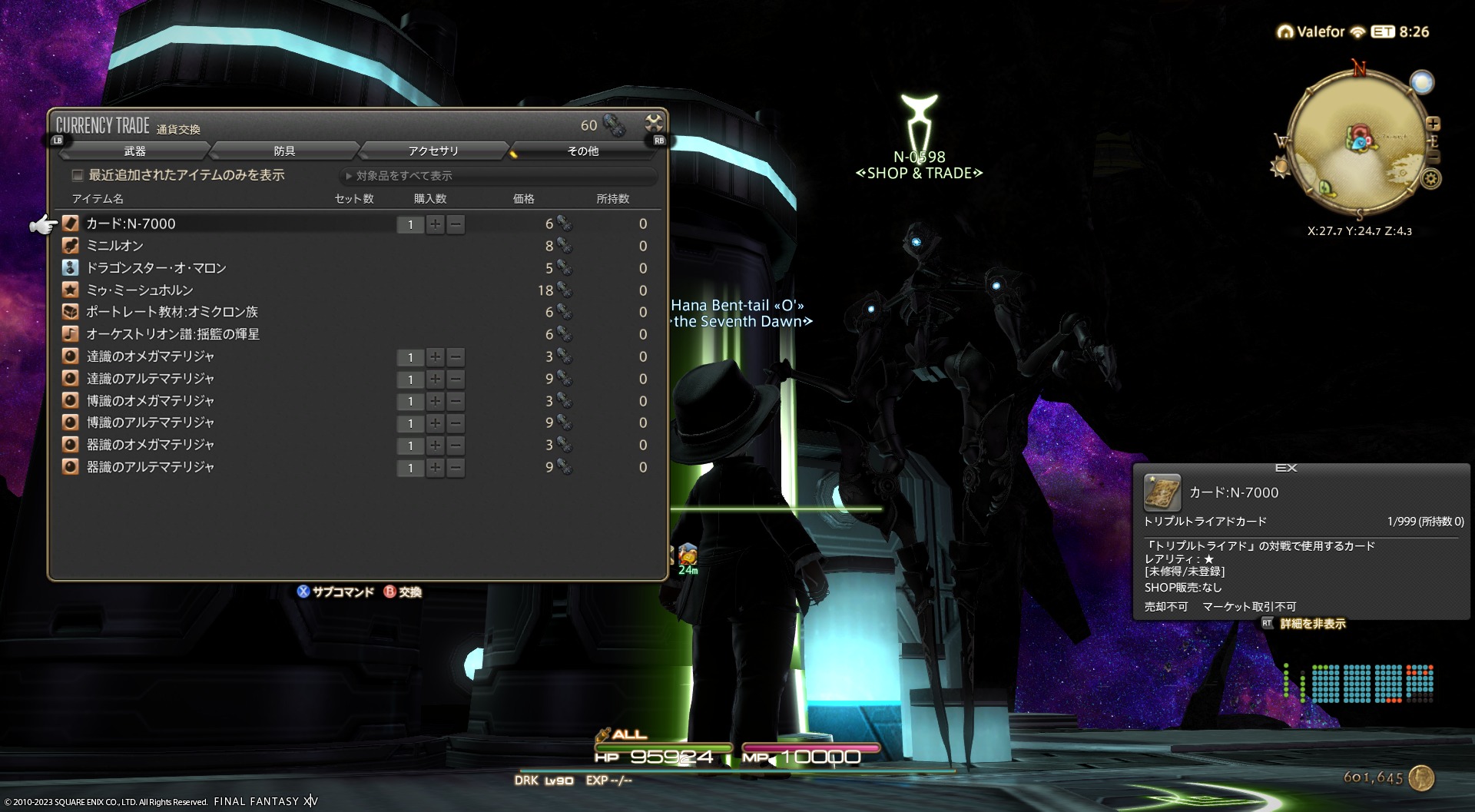The height and width of the screenshot is (812, 1475).
Task: Pick the ミゥ・ミーシュホルン item
Action: [139, 290]
